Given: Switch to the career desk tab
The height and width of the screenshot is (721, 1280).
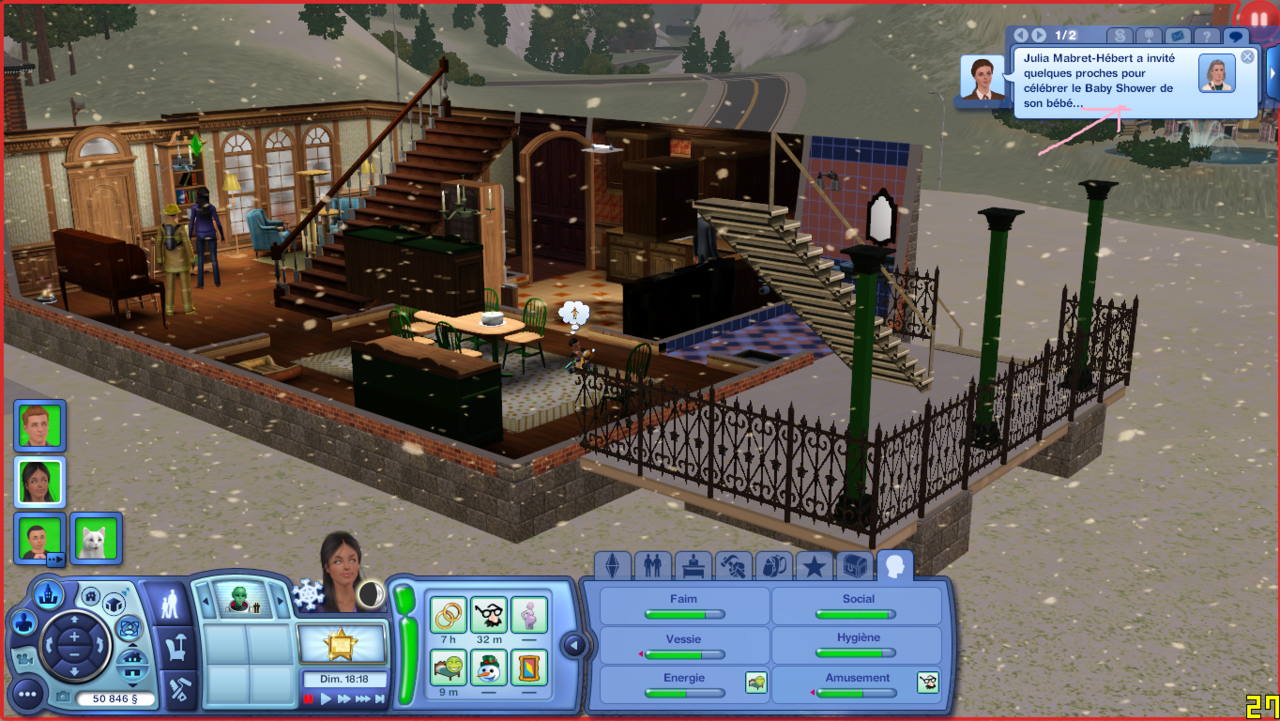Looking at the screenshot, I should [x=693, y=567].
